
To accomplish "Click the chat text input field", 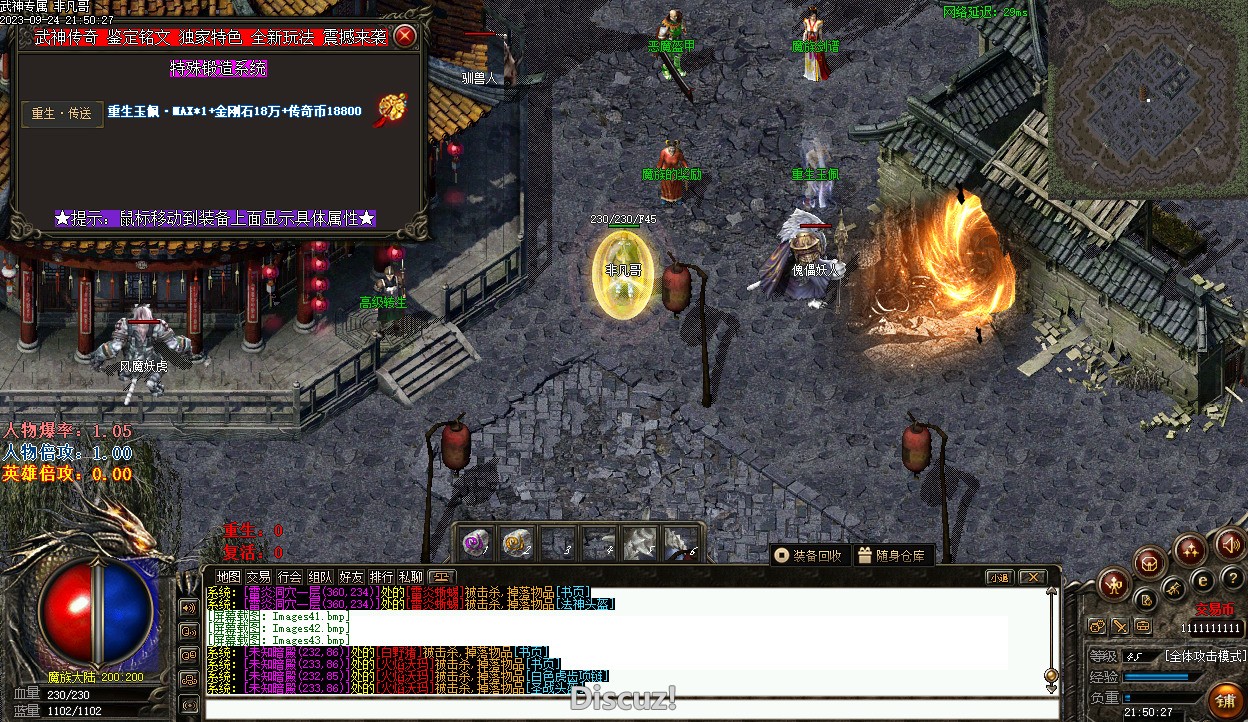I will (620, 709).
